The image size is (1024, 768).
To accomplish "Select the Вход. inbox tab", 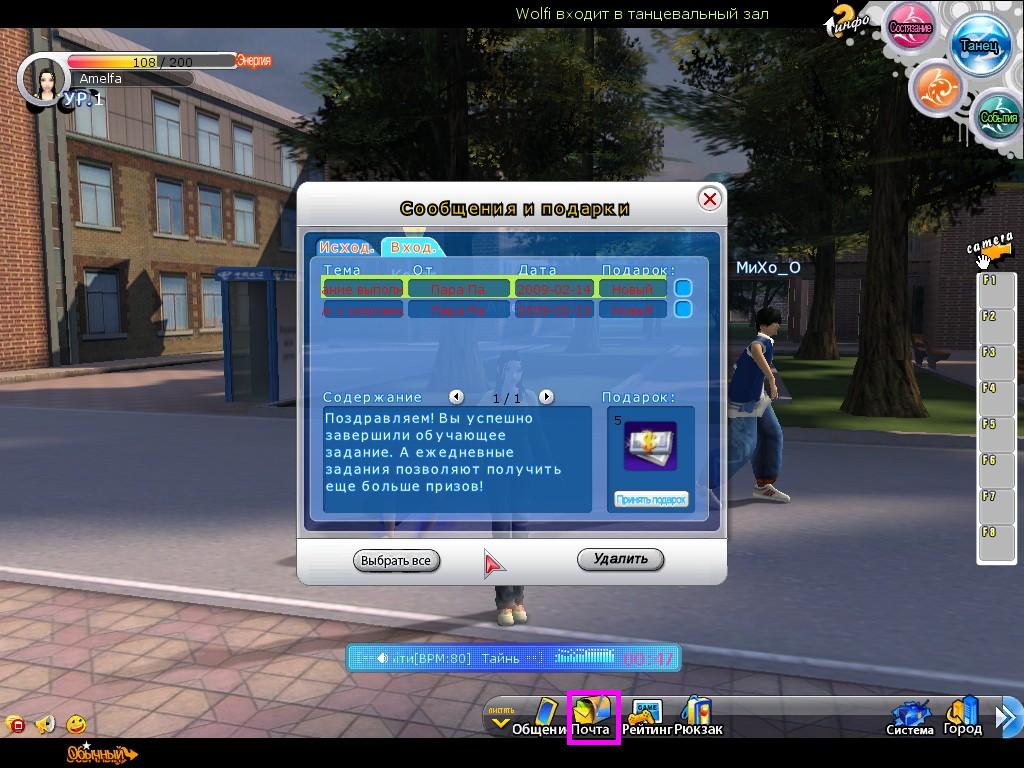I will point(411,247).
